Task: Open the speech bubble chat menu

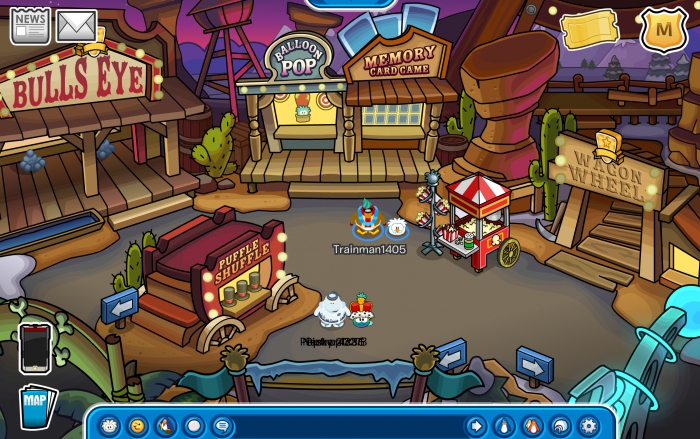Action: (x=221, y=425)
